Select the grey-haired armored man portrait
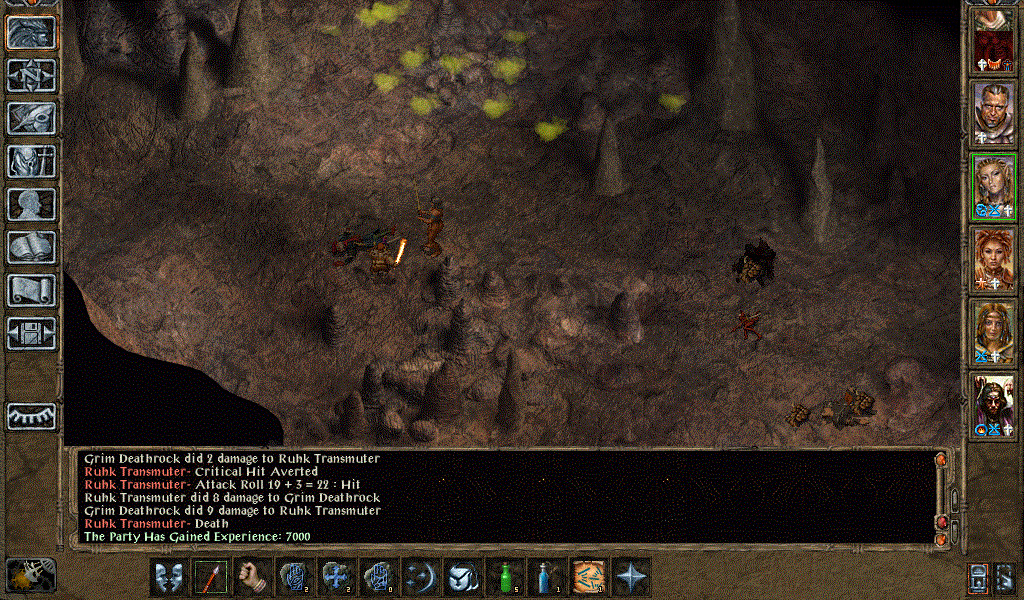The image size is (1024, 600). (993, 112)
